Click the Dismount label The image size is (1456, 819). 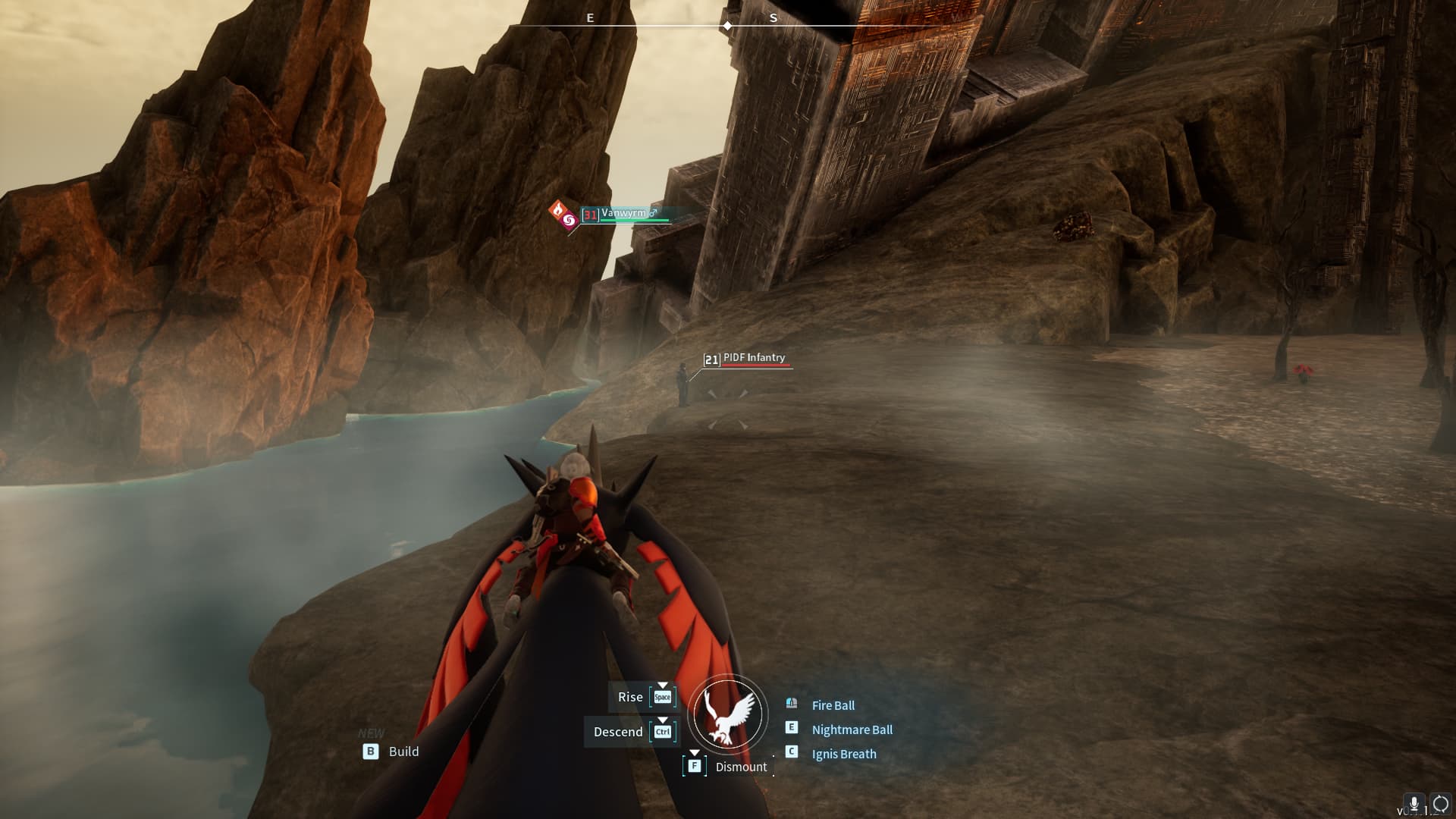(x=741, y=767)
